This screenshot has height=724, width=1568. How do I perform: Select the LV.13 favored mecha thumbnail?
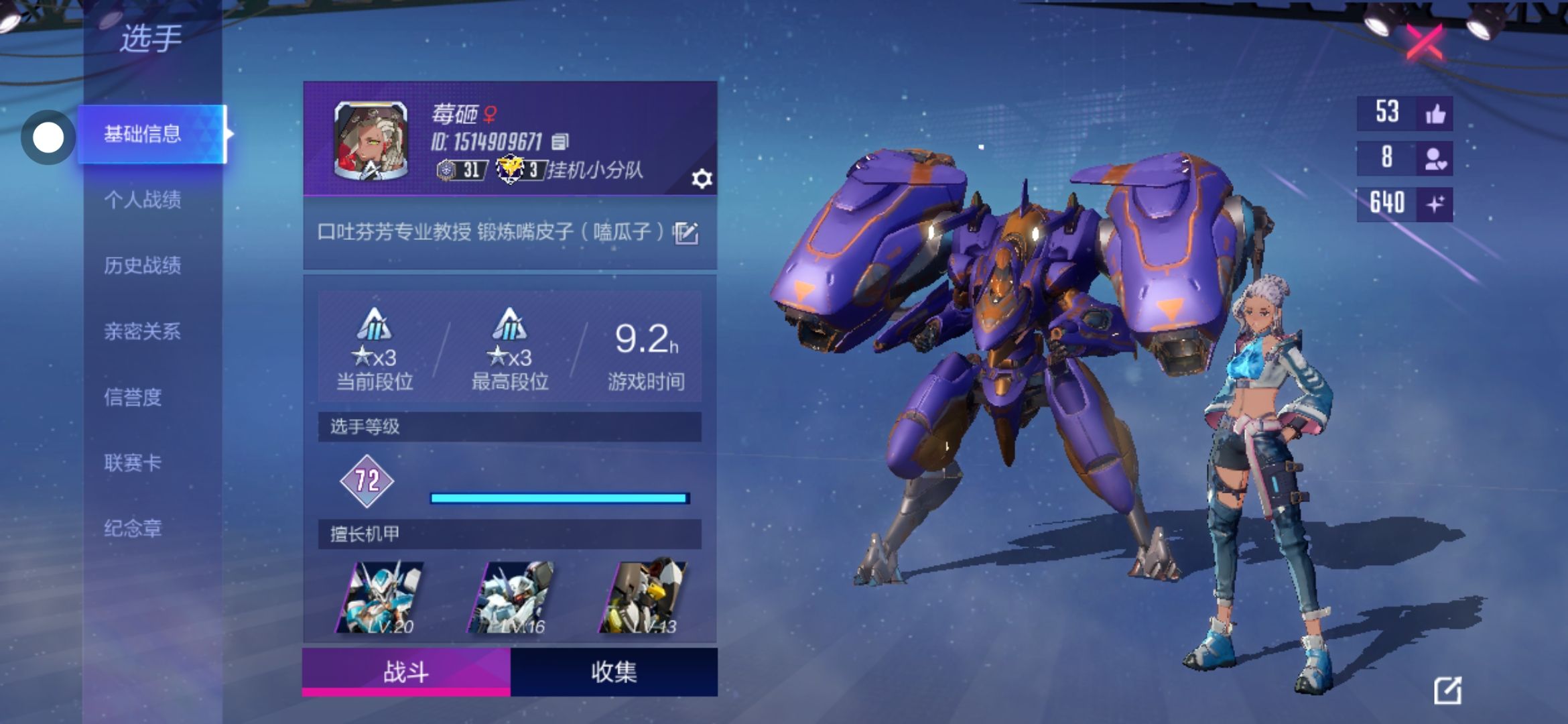(x=643, y=597)
